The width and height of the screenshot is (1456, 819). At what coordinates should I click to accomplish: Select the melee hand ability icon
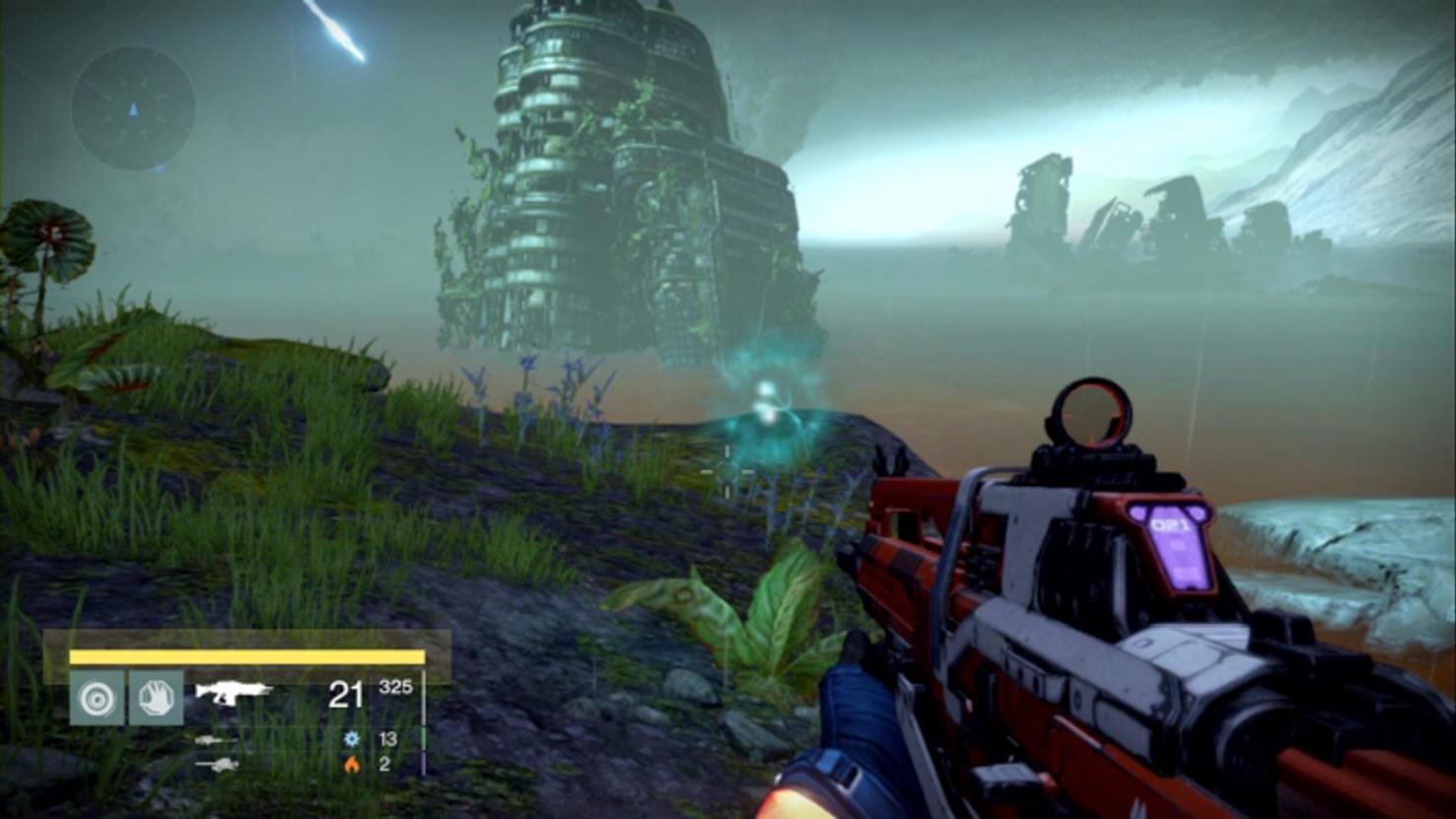[x=156, y=698]
